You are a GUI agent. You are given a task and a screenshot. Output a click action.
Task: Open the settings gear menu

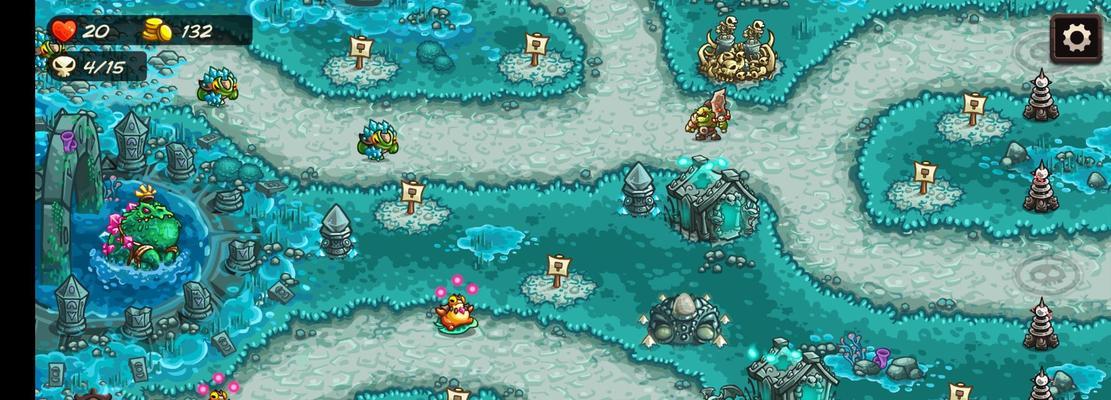pyautogui.click(x=1076, y=39)
